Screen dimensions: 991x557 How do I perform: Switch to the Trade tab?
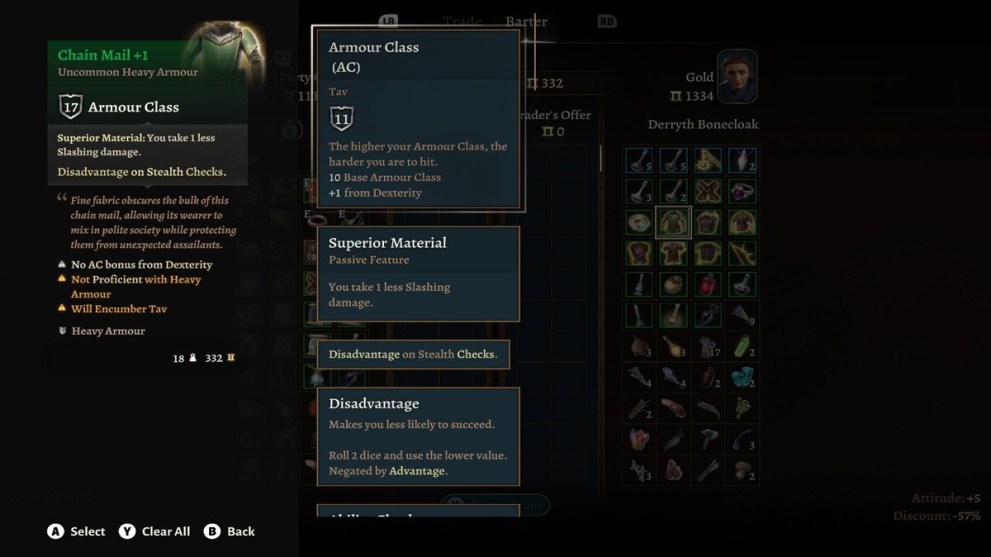click(462, 21)
